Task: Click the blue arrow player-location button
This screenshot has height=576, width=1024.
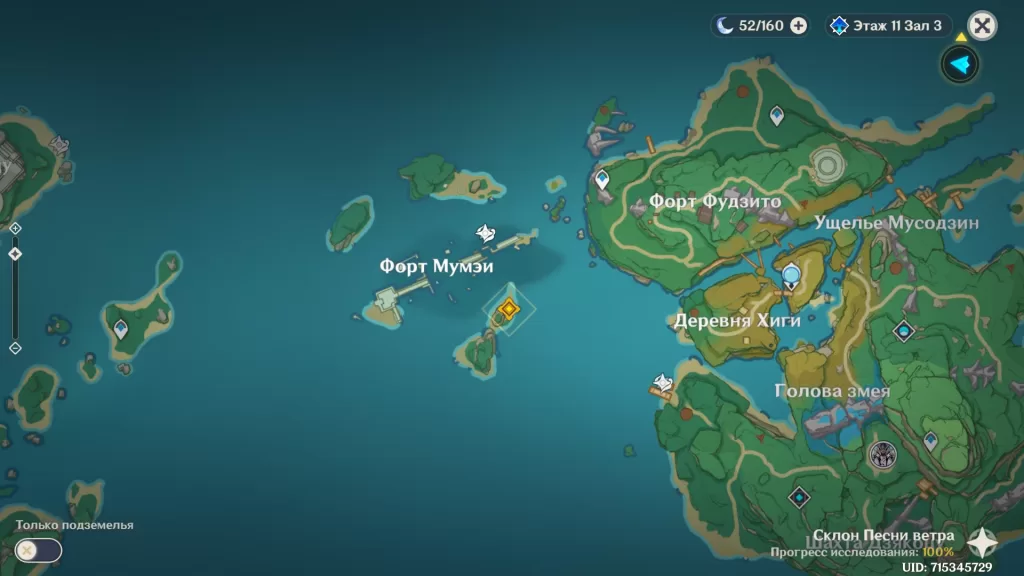Action: coord(960,65)
